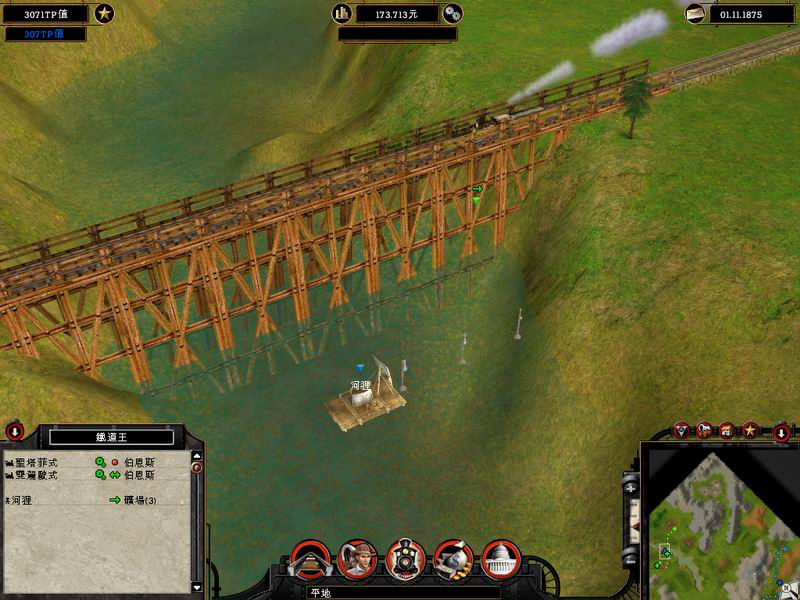Collapse the minimap with down arrow
800x600 pixels.
click(781, 432)
